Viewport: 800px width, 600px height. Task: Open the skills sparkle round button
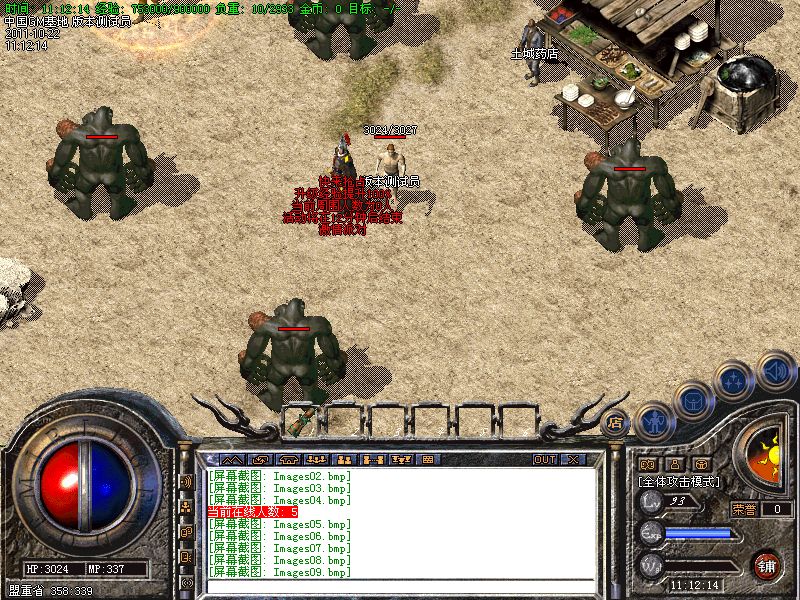click(735, 381)
